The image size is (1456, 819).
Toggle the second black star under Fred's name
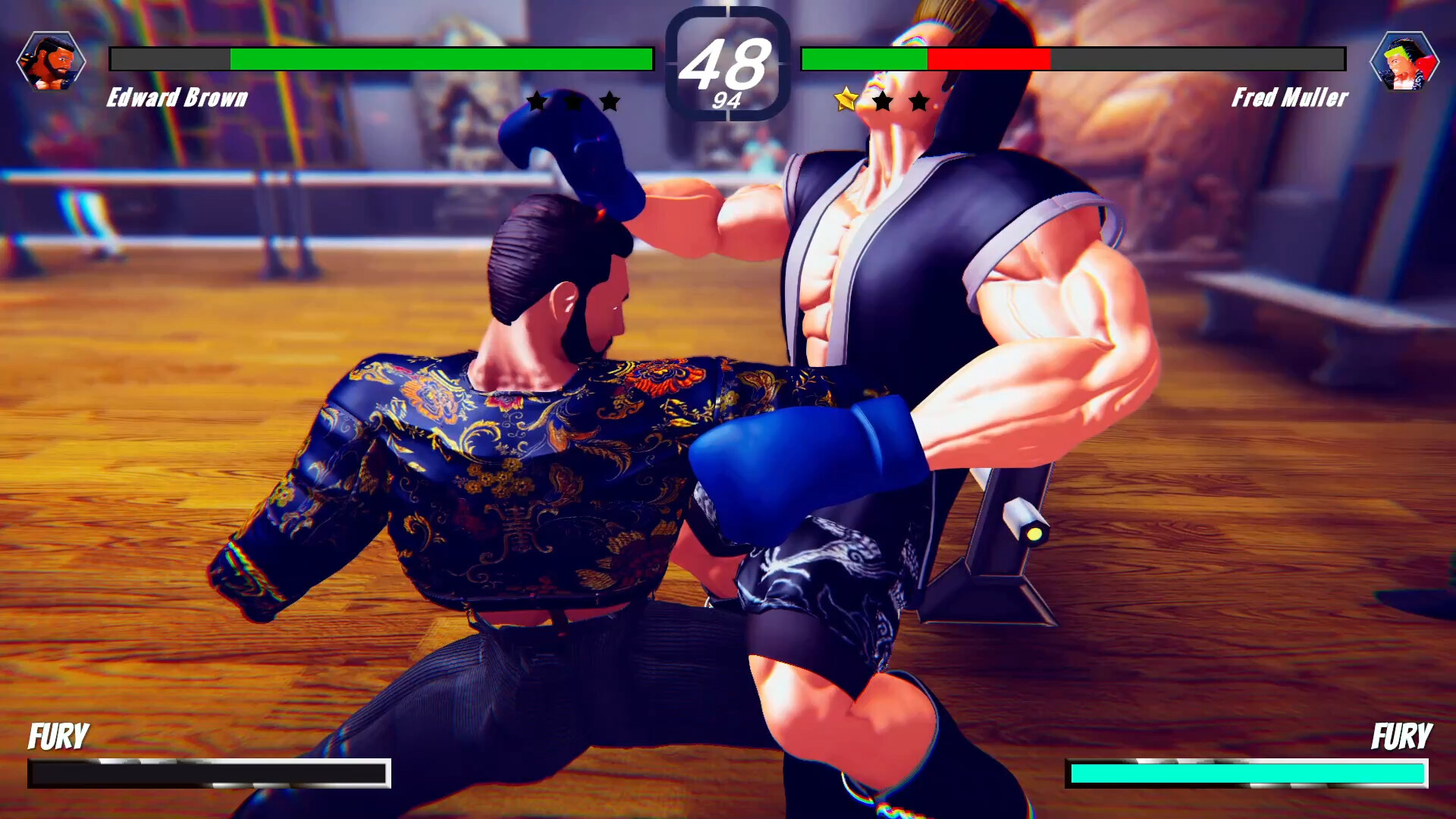coord(883,99)
